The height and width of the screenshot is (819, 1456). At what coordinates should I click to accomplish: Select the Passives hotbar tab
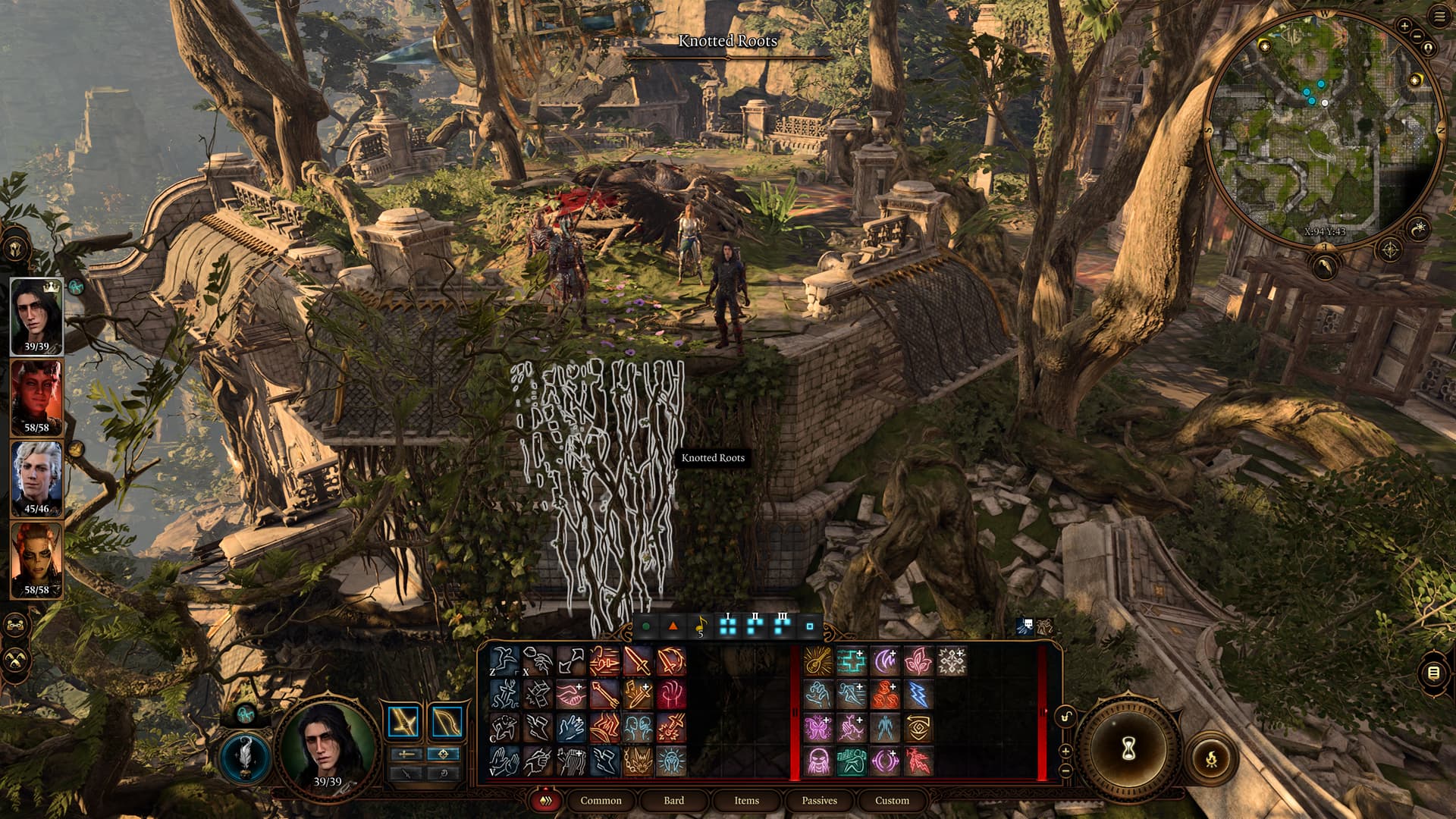pos(819,800)
